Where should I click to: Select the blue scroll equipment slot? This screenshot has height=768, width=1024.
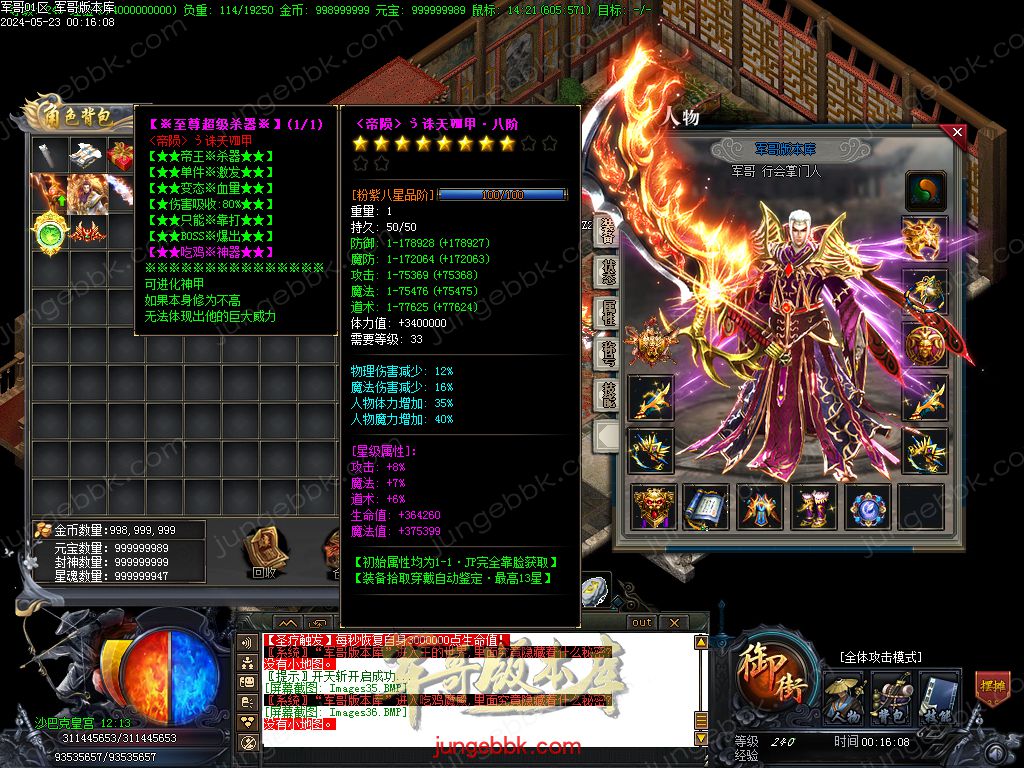pyautogui.click(x=706, y=507)
